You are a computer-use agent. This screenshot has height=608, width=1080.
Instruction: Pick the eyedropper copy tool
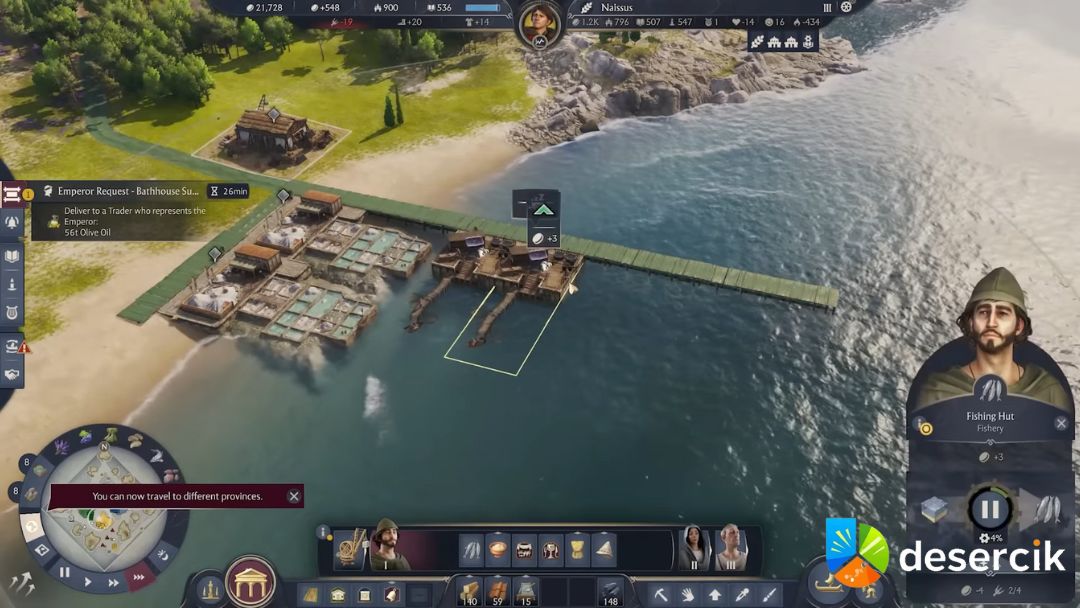pos(742,594)
